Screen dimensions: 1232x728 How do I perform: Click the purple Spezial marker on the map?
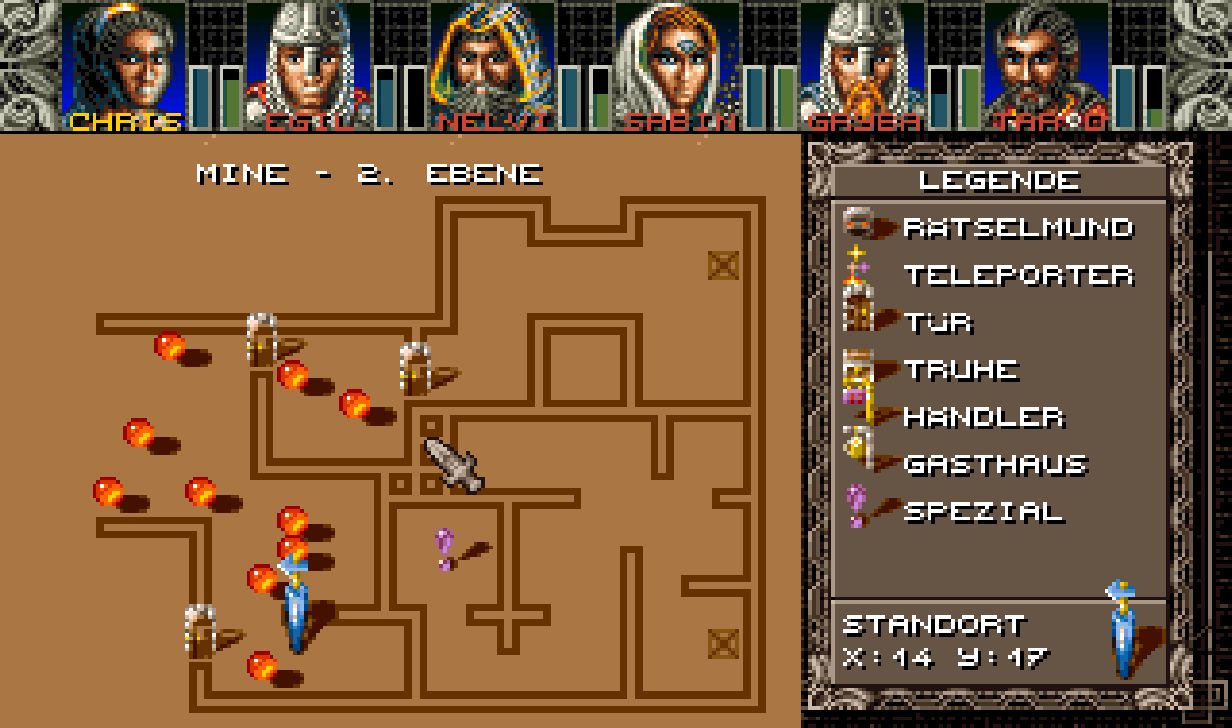tap(445, 548)
